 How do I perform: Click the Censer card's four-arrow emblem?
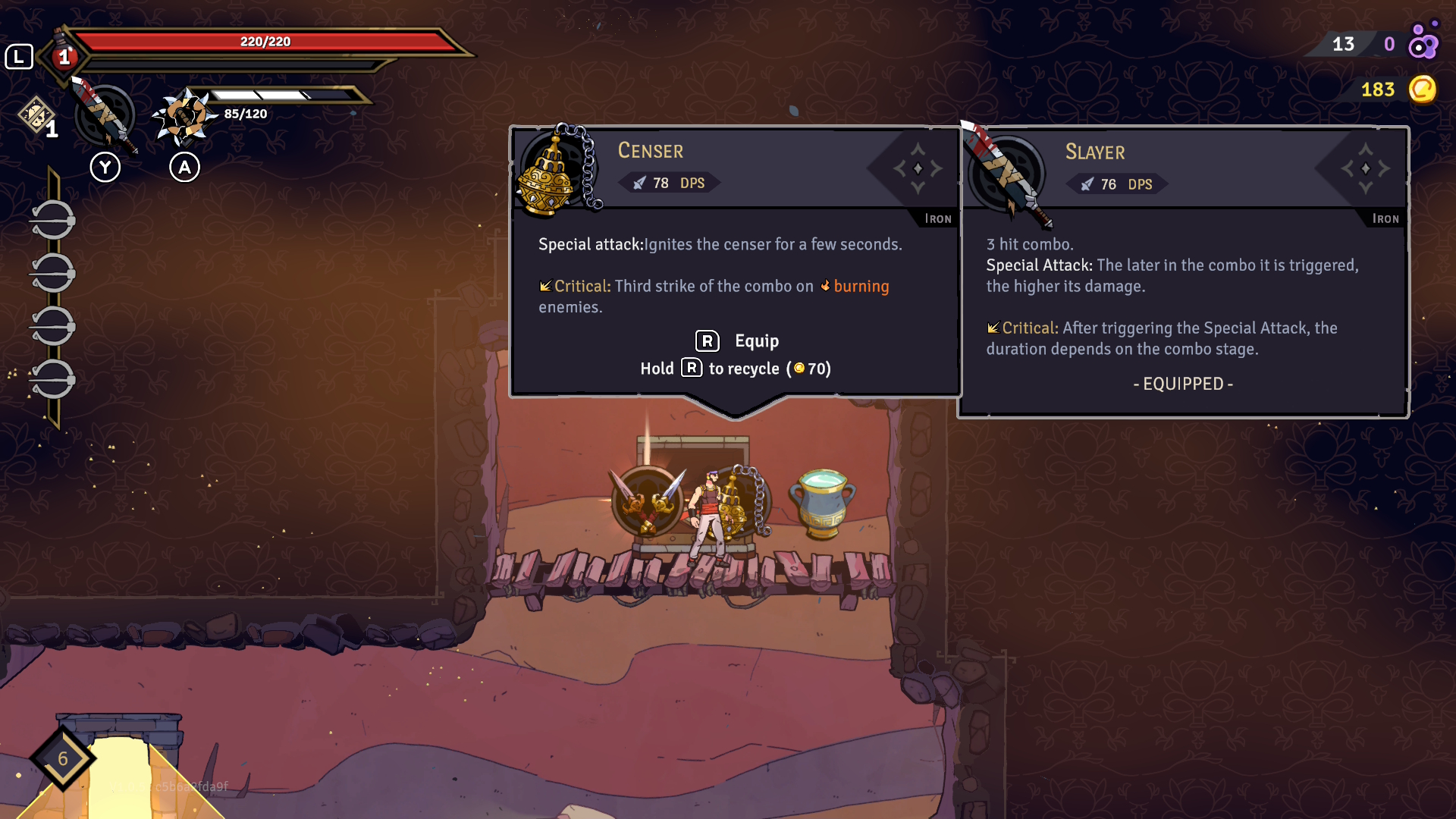[918, 168]
